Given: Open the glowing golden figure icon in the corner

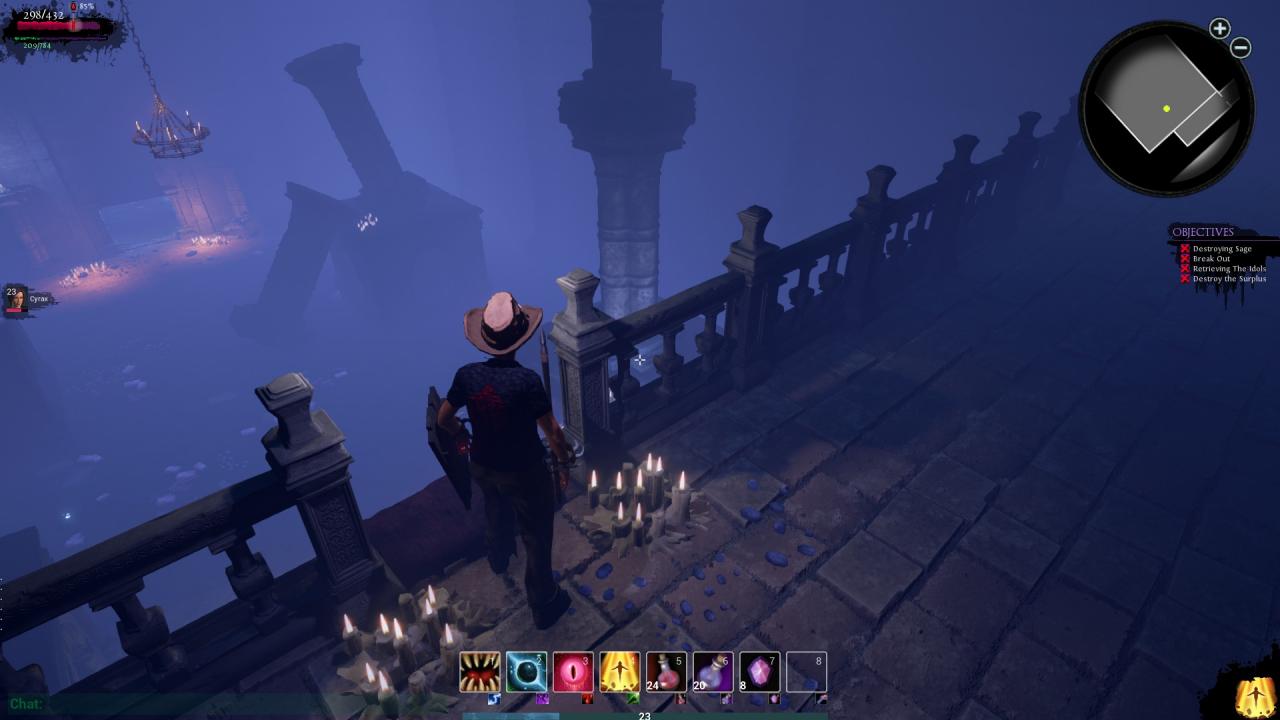Looking at the screenshot, I should [1254, 696].
